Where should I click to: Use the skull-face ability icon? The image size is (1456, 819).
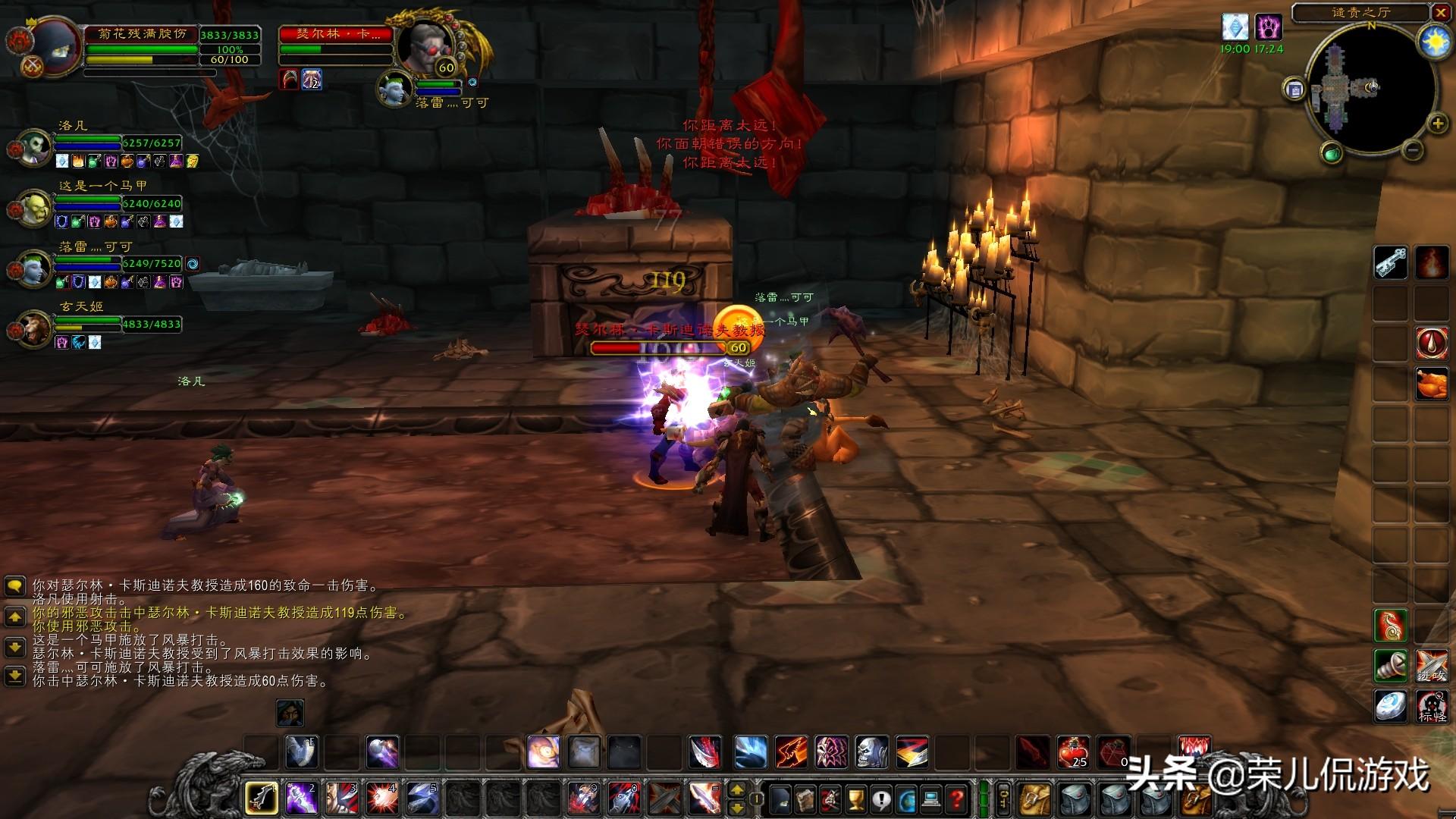coord(871,752)
